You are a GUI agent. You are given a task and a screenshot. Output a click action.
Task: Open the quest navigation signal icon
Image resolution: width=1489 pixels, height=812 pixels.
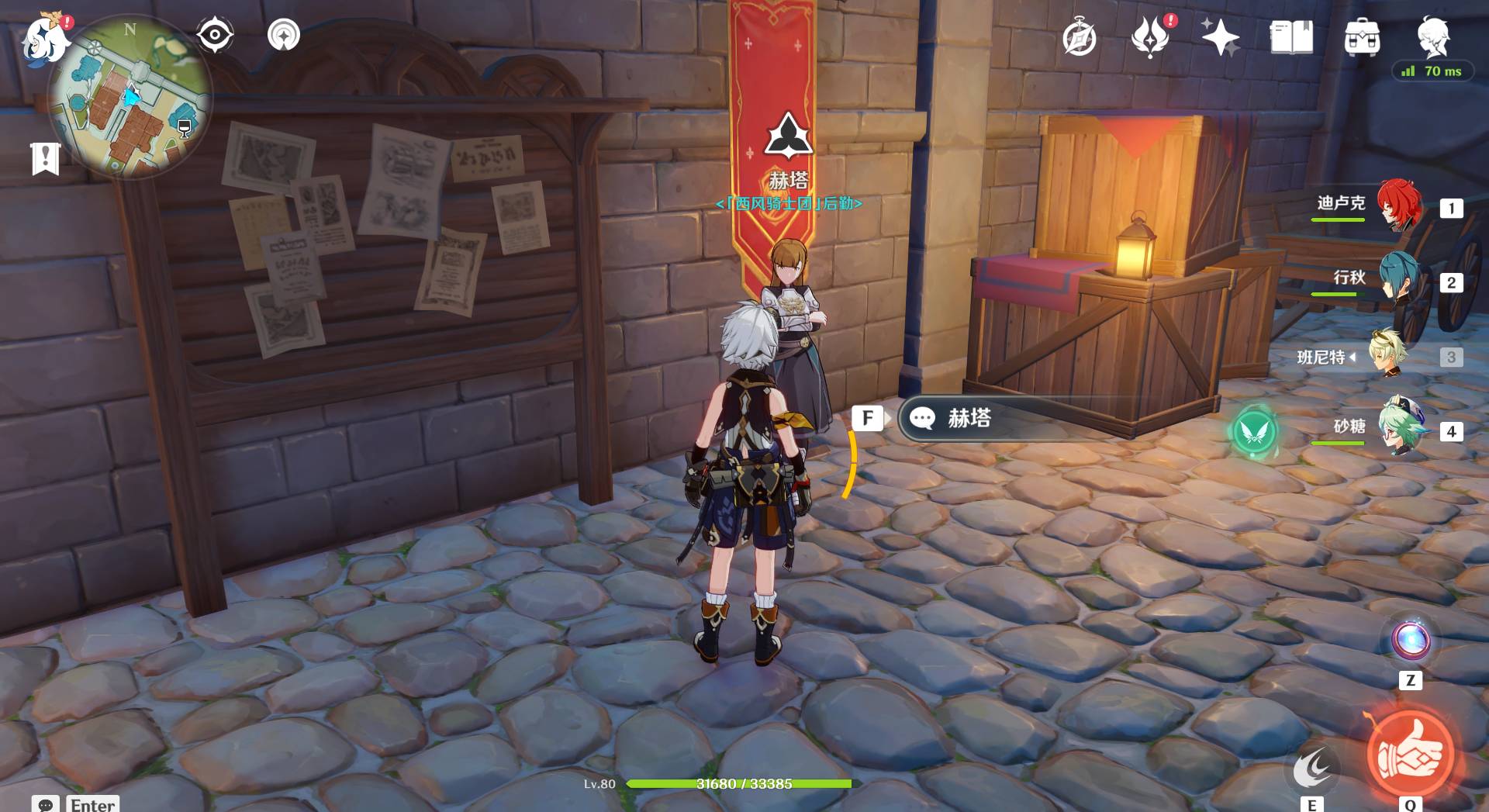tap(284, 35)
